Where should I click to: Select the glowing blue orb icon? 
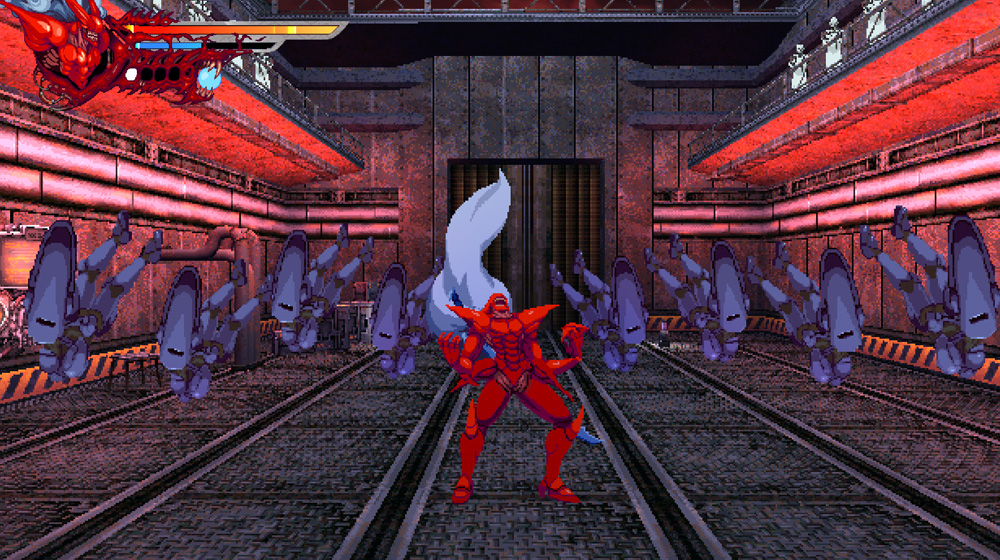(x=208, y=77)
